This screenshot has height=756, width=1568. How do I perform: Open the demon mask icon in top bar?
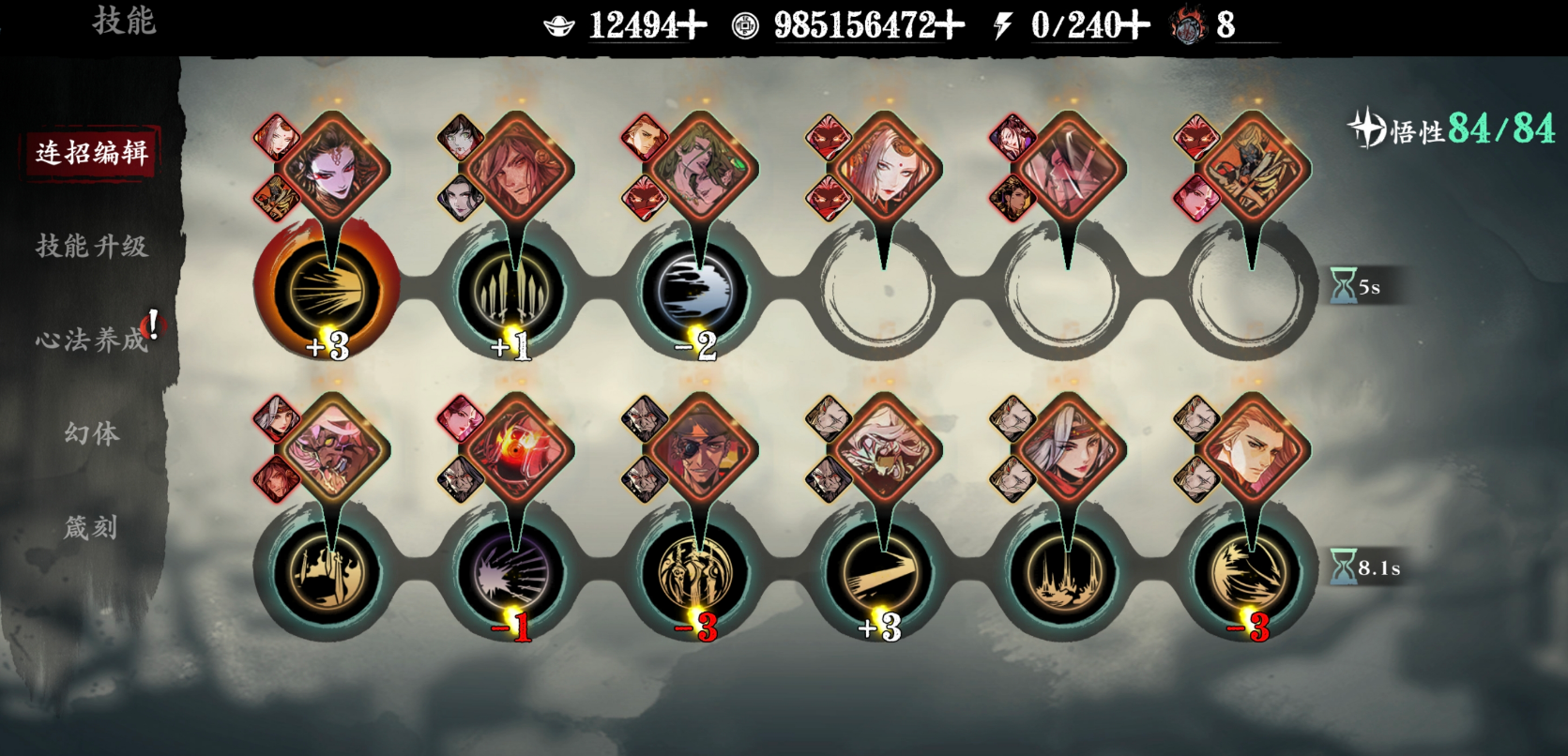click(x=1188, y=26)
